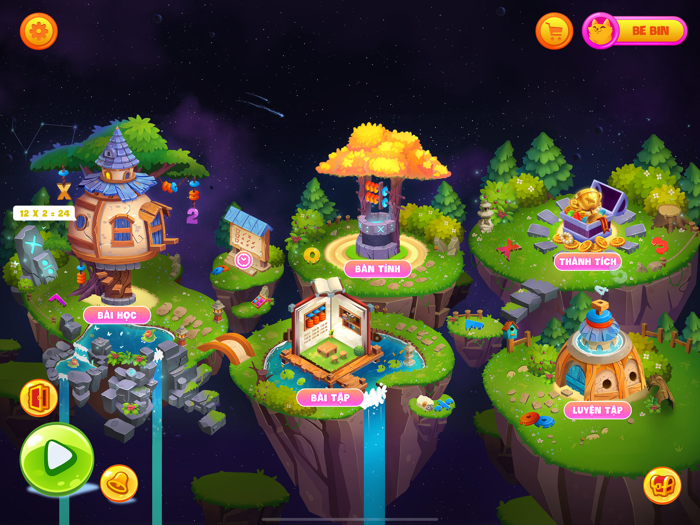Viewport: 700px width, 525px height.
Task: View the THÀNH TÍCH achievements area
Action: [x=588, y=261]
